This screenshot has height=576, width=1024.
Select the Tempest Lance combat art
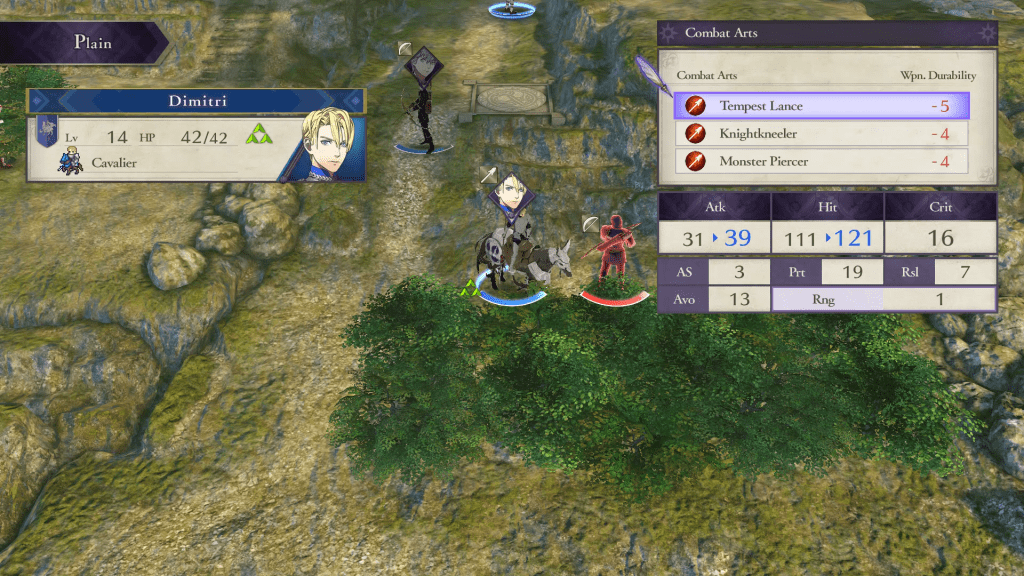tap(820, 106)
